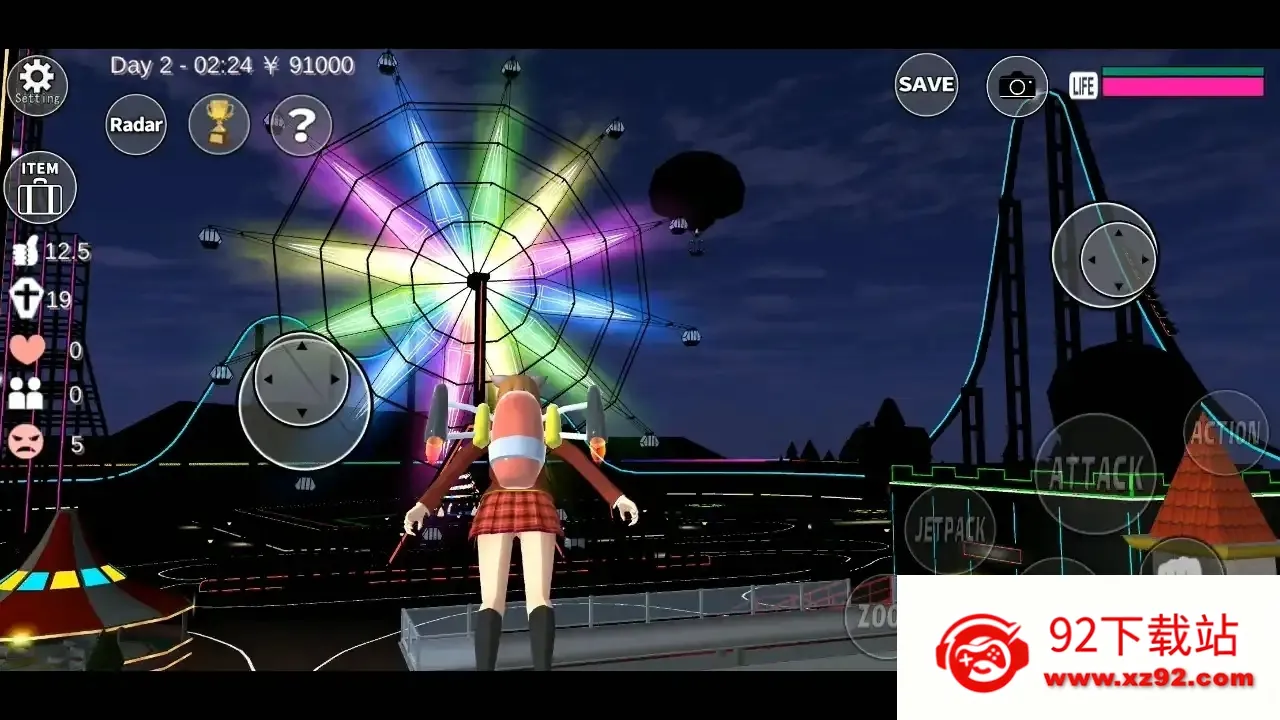Viewport: 1280px width, 720px height.
Task: Open the trophy achievements button
Action: [x=219, y=124]
